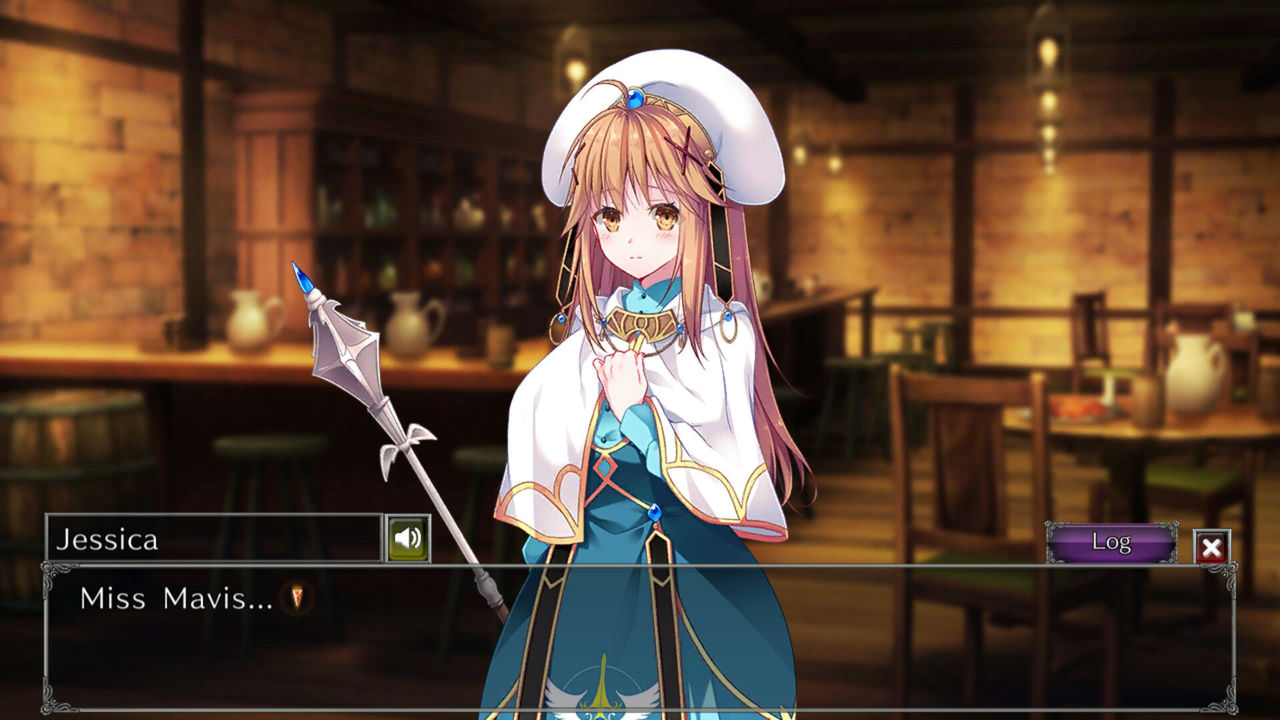The height and width of the screenshot is (720, 1280).
Task: Open the Log to view dialogue history
Action: point(1113,541)
